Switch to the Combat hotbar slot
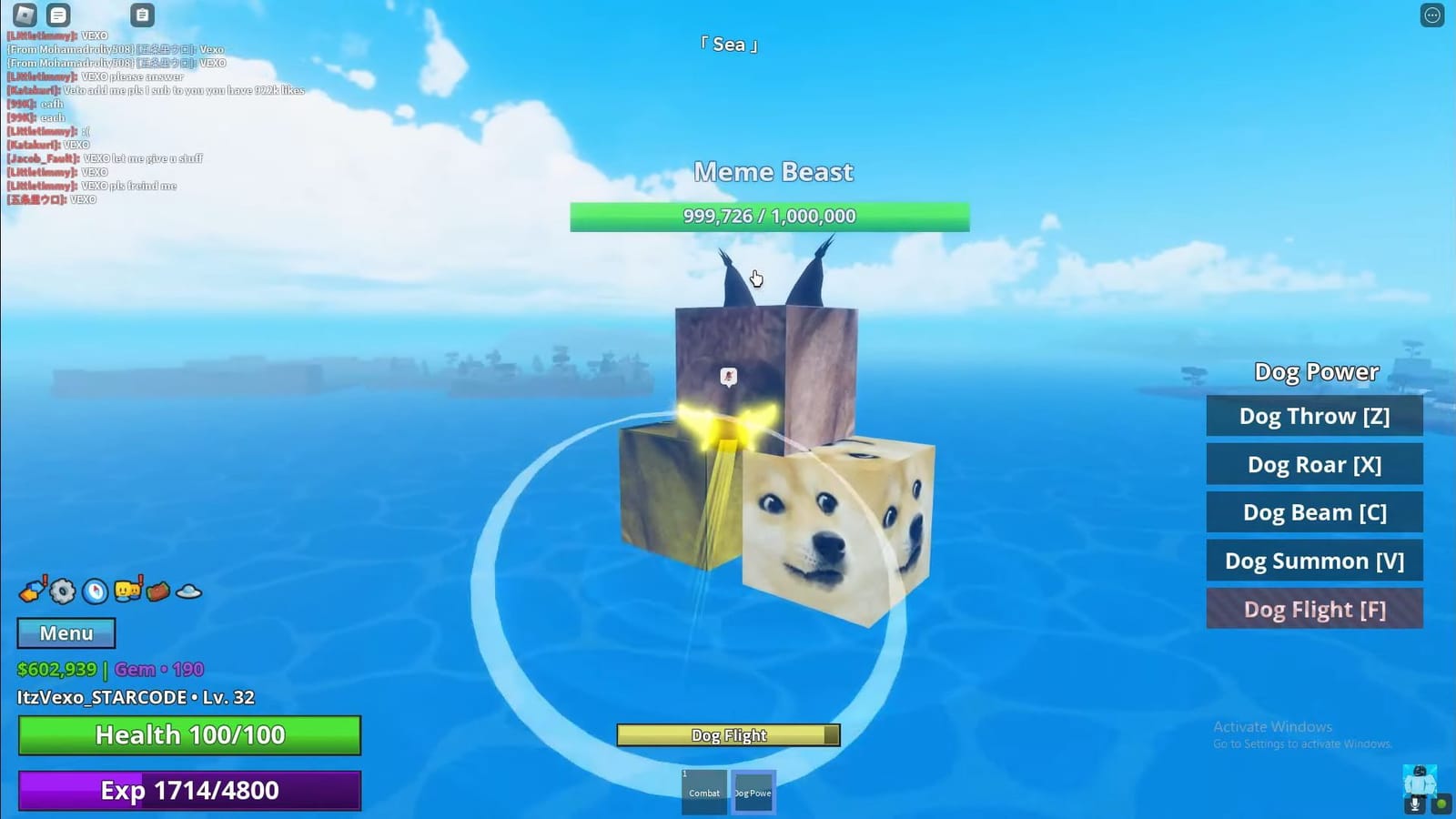 pos(703,790)
